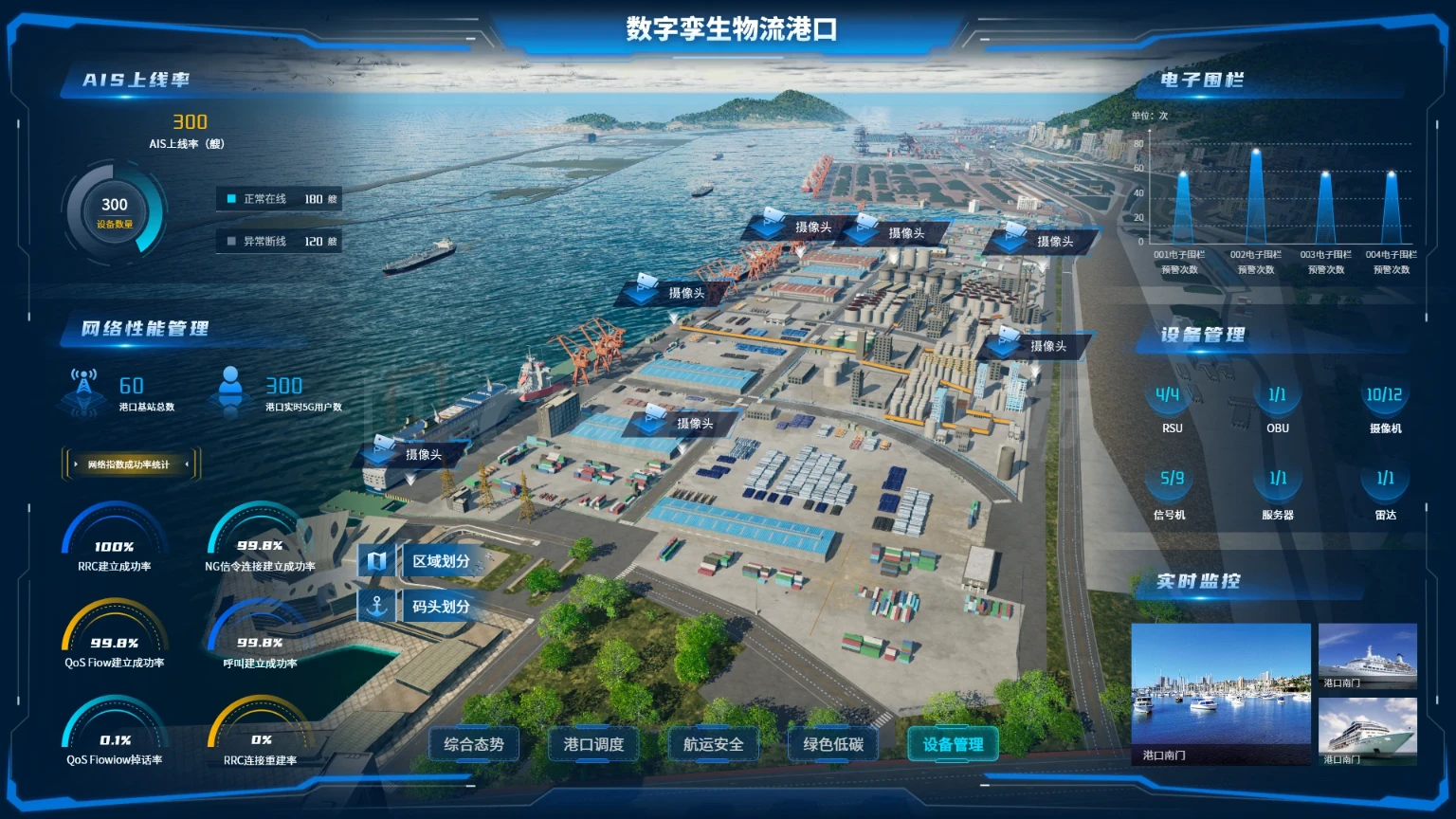Choose the 设备管理 tab
1456x819 pixels.
(x=953, y=744)
